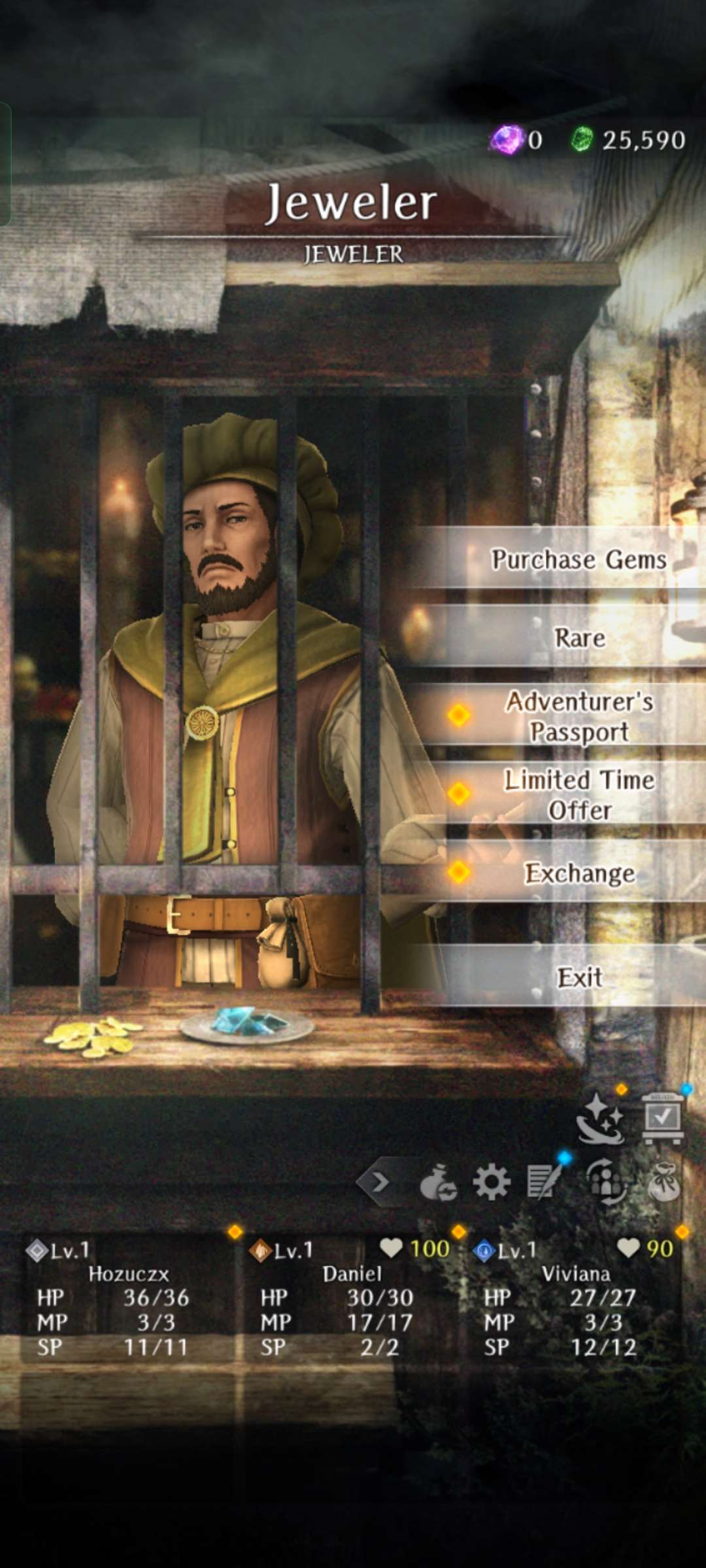This screenshot has height=1568, width=706.
Task: Choose the Limited Time Offer entry
Action: coord(579,794)
